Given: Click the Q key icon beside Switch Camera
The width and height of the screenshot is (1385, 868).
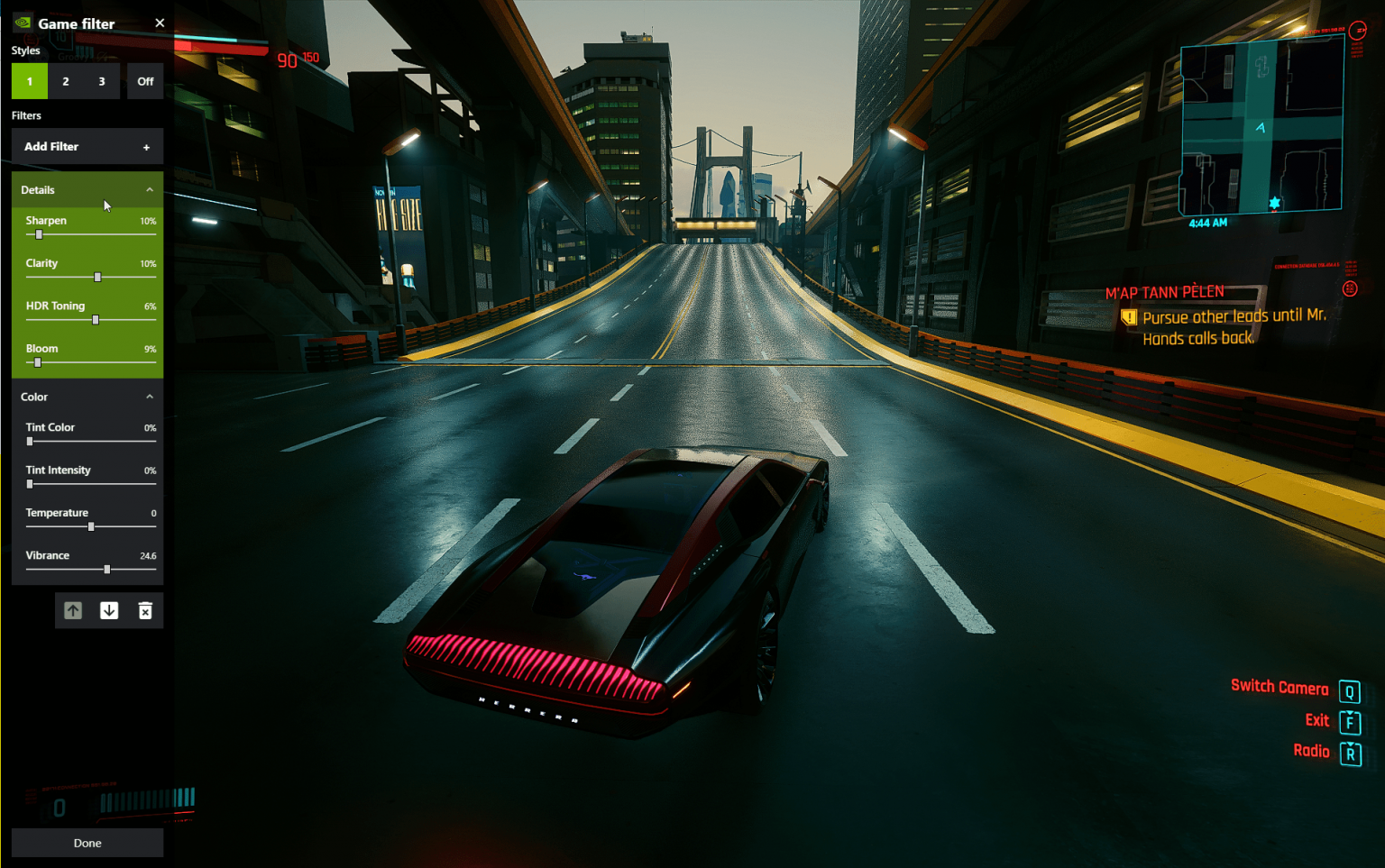Looking at the screenshot, I should coord(1349,690).
